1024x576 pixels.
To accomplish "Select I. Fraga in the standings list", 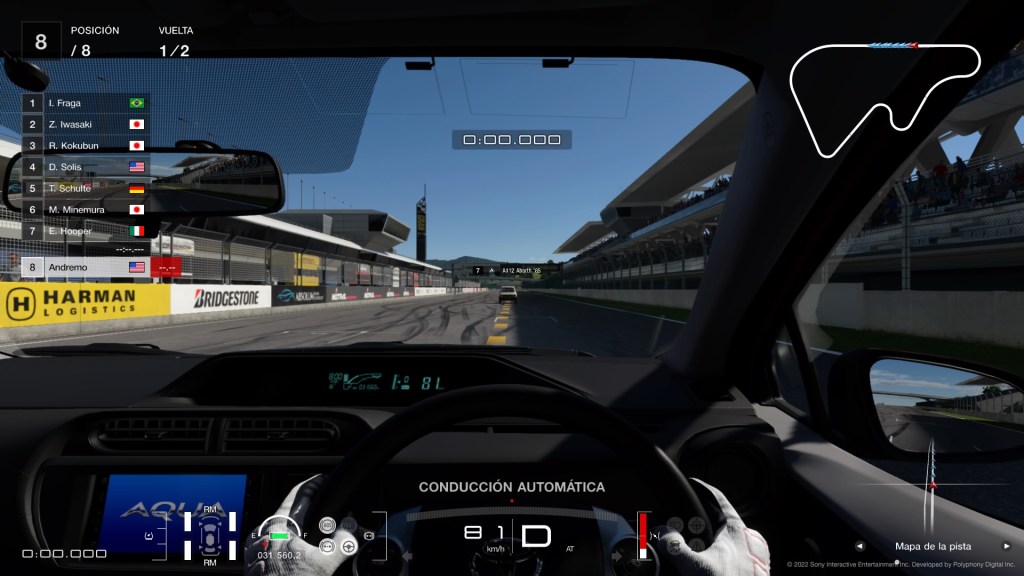I will pyautogui.click(x=85, y=103).
